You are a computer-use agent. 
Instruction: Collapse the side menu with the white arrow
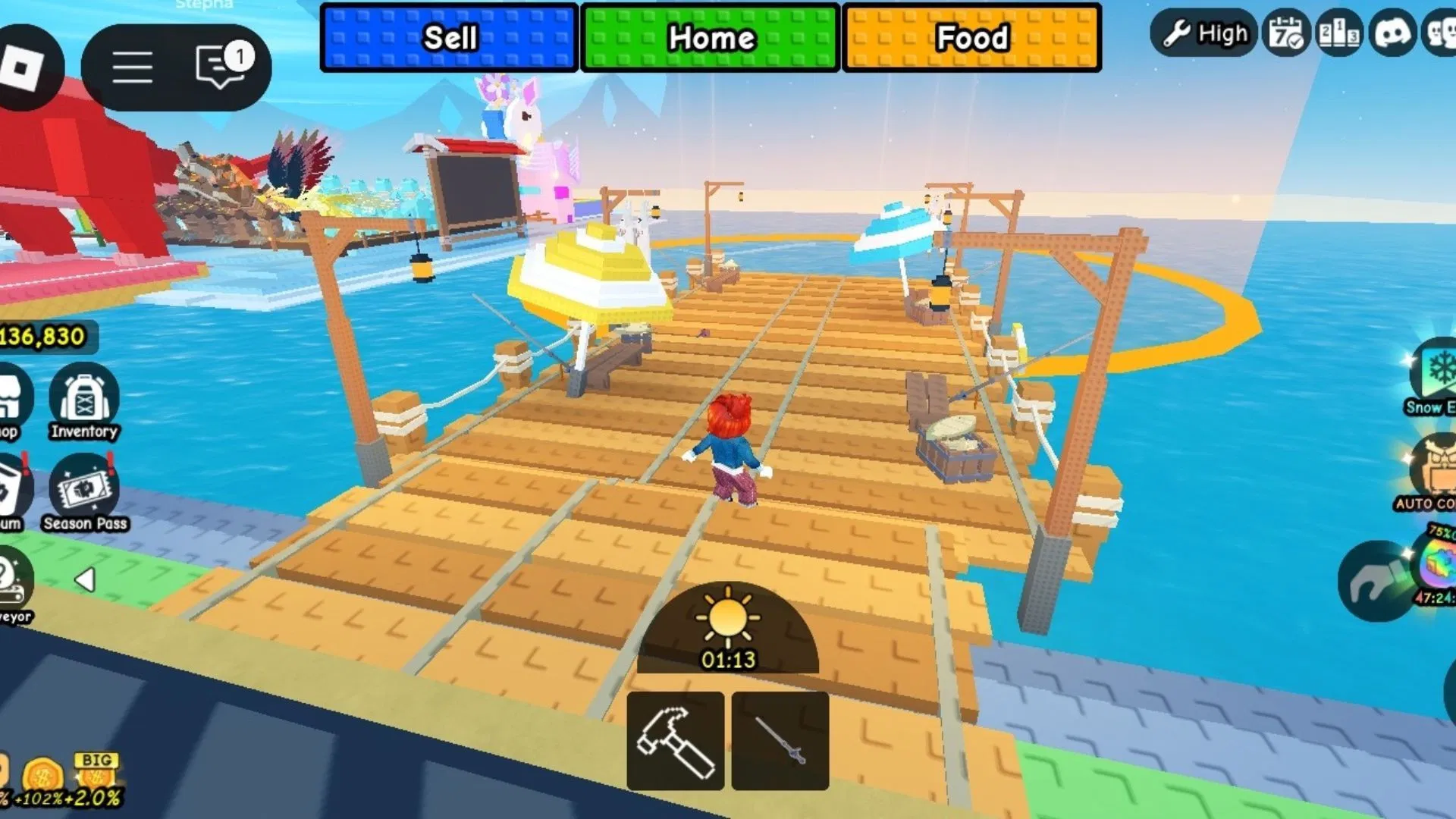(x=85, y=580)
